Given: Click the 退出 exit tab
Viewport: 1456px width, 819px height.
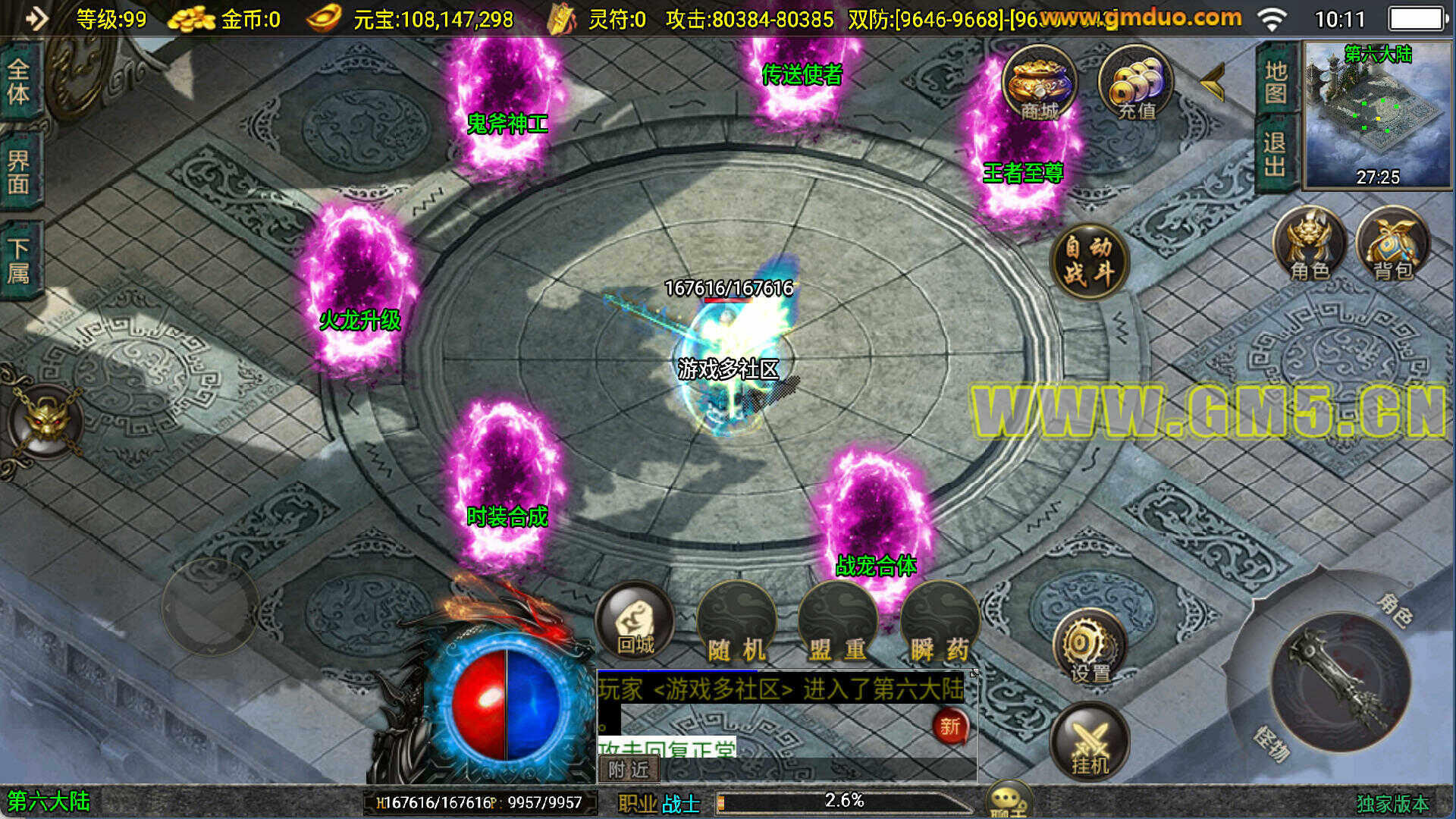Looking at the screenshot, I should pos(1276,154).
